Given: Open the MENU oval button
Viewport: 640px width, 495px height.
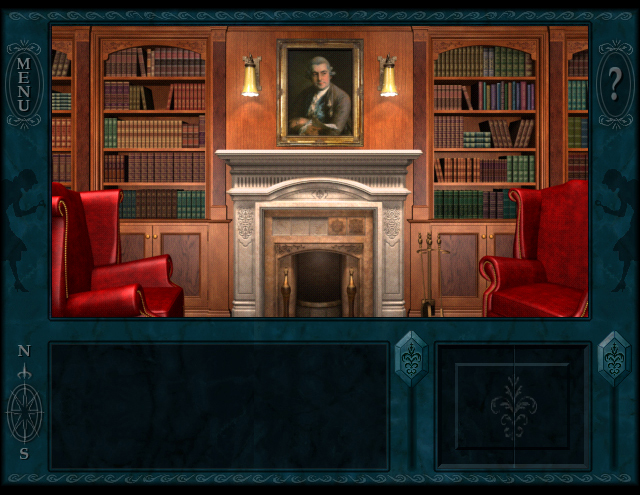Looking at the screenshot, I should pos(24,85).
